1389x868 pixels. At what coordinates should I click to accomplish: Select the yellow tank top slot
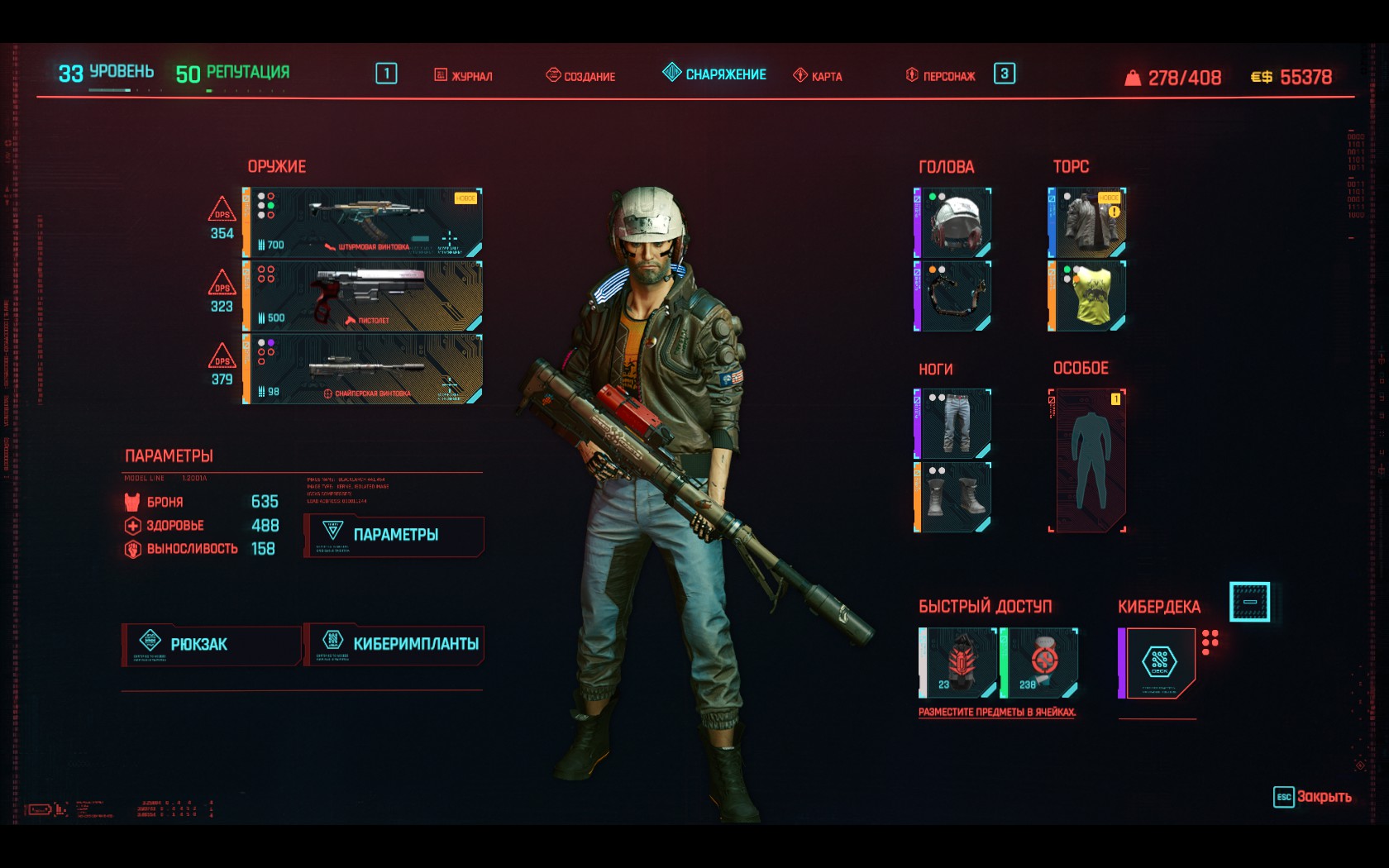[1086, 296]
